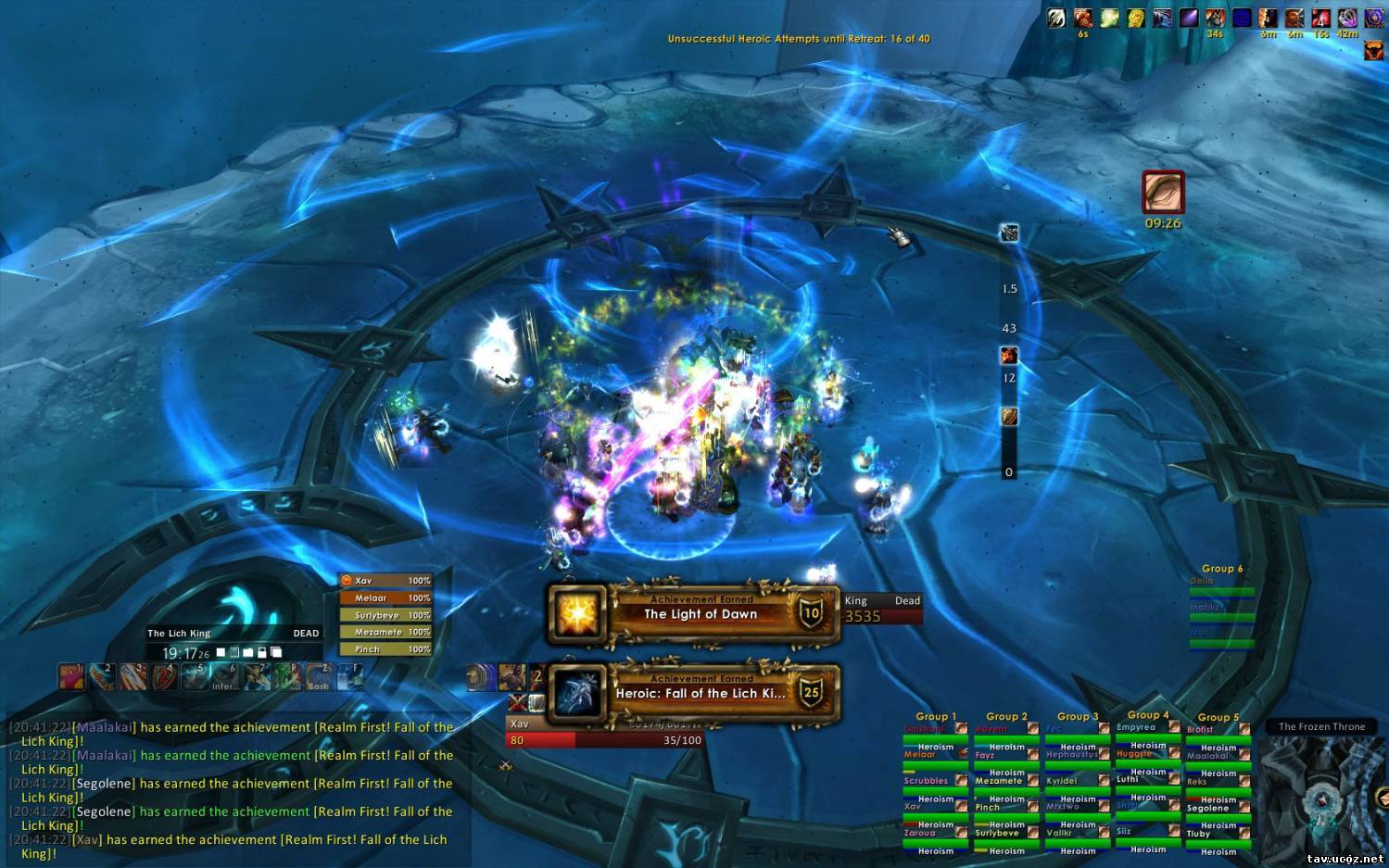The width and height of the screenshot is (1389, 868).
Task: Click the bull head buff icon
Action: pyautogui.click(x=1374, y=50)
